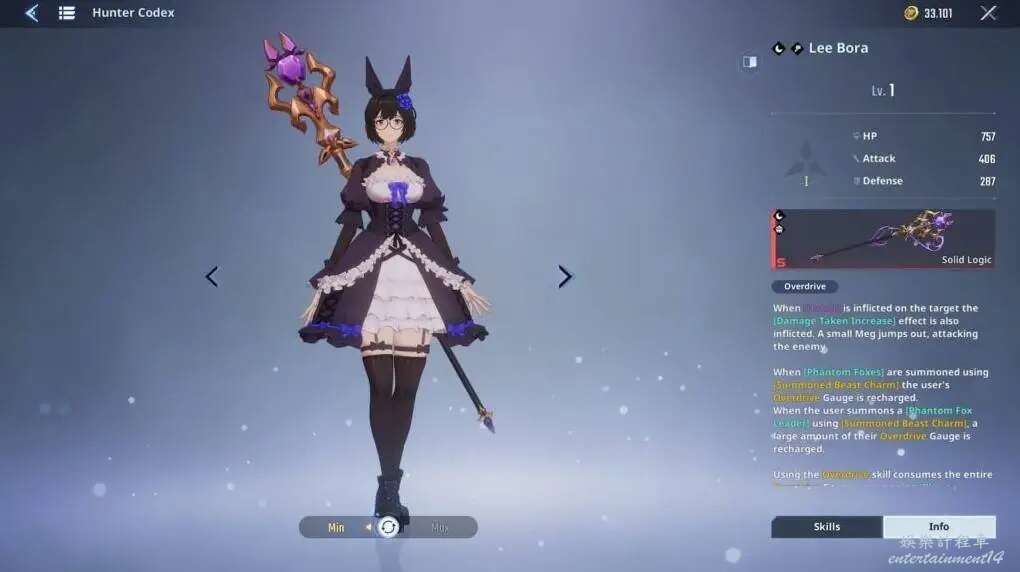Click the gold coin currency icon
1020x572 pixels.
point(911,13)
